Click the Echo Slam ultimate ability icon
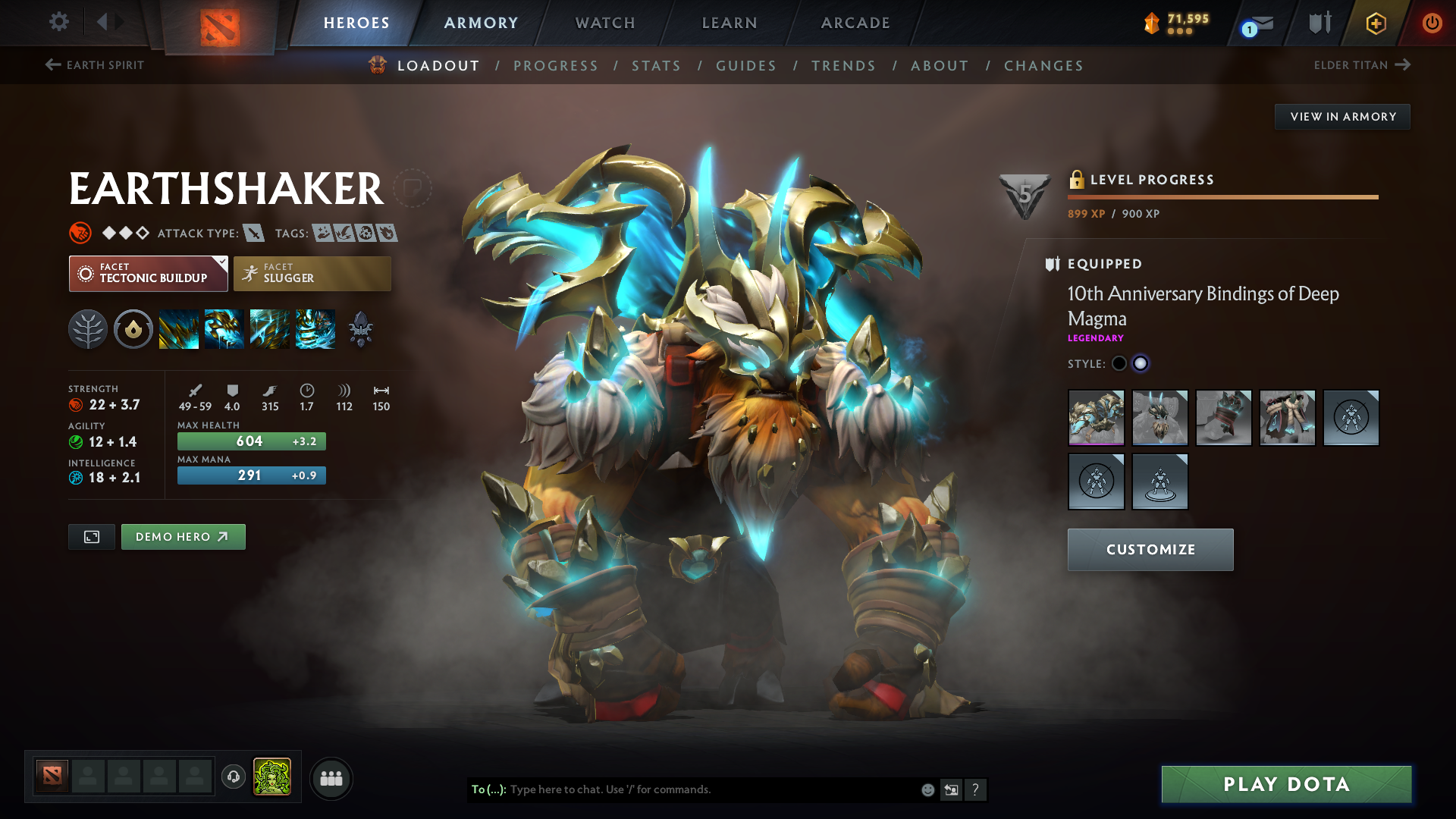Screen dimensions: 1456x819 pos(315,328)
